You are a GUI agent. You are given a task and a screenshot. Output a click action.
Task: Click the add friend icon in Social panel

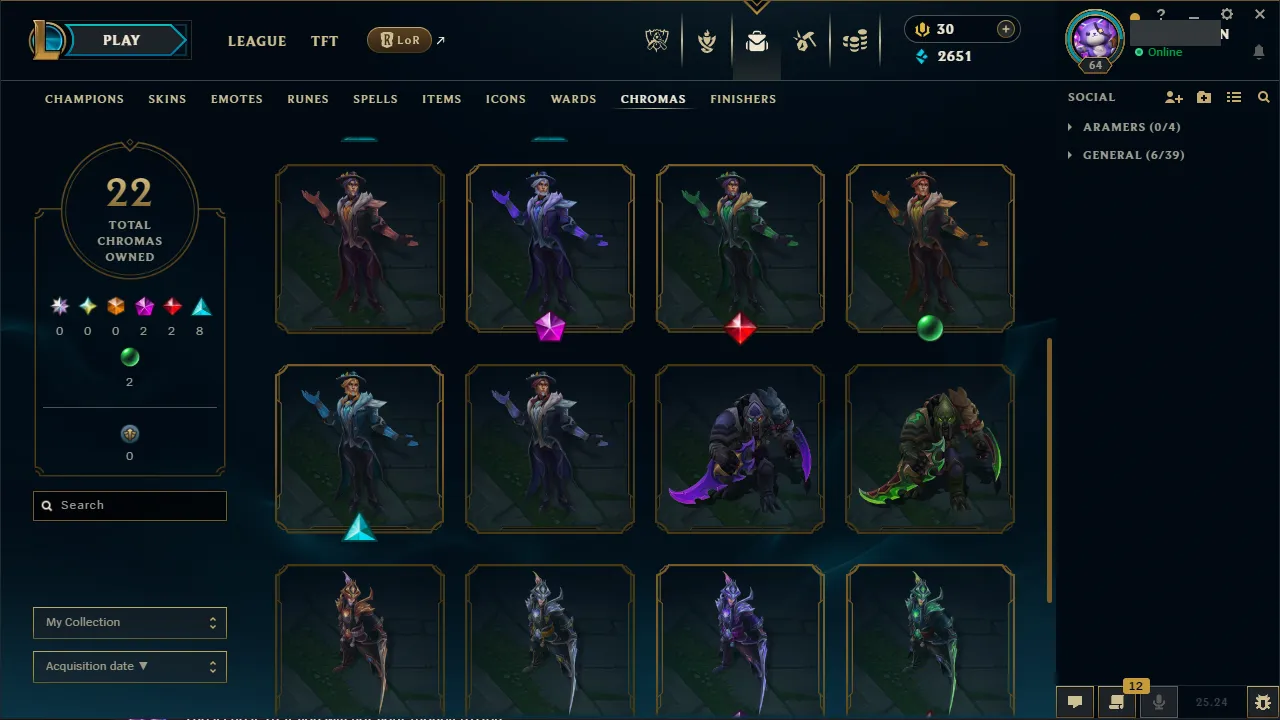pos(1173,97)
